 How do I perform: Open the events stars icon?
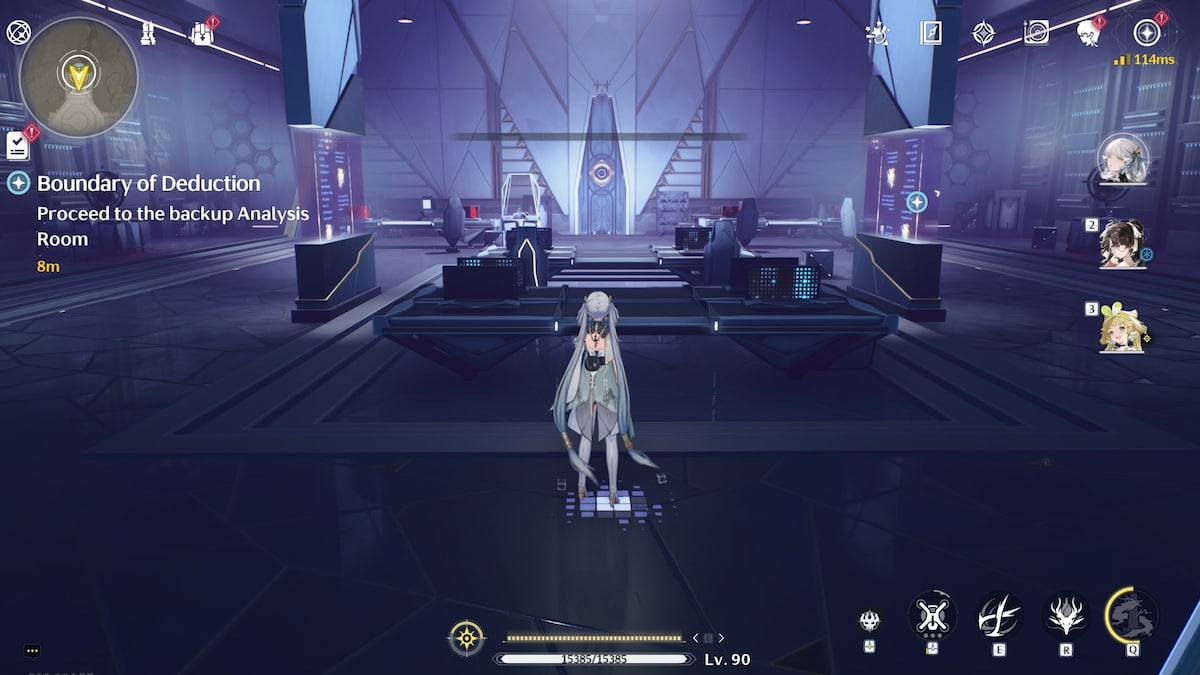(878, 33)
